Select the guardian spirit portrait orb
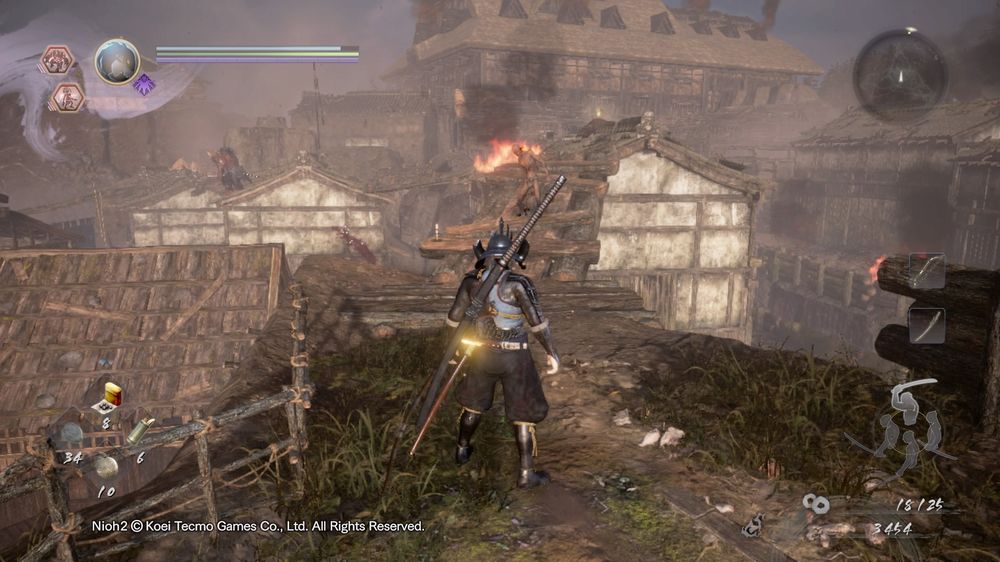This screenshot has width=1000, height=562. 117,61
